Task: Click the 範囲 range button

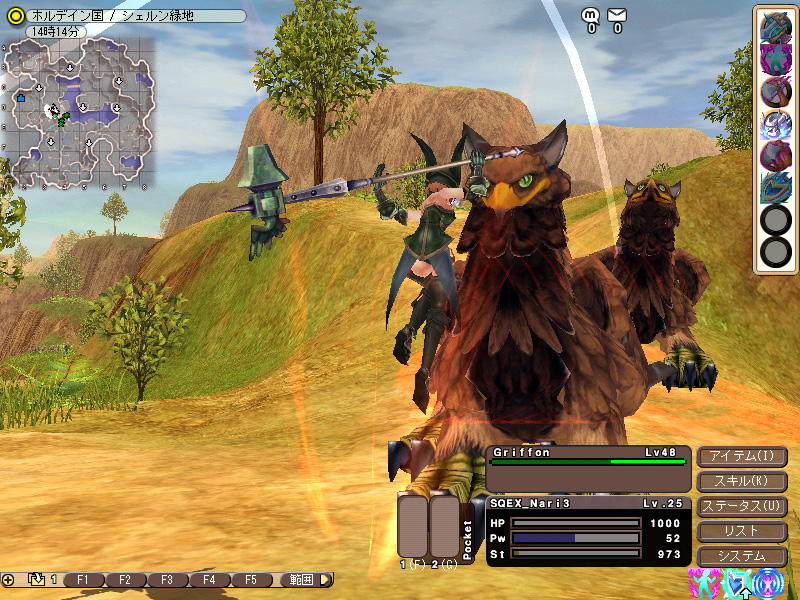Action: click(301, 580)
